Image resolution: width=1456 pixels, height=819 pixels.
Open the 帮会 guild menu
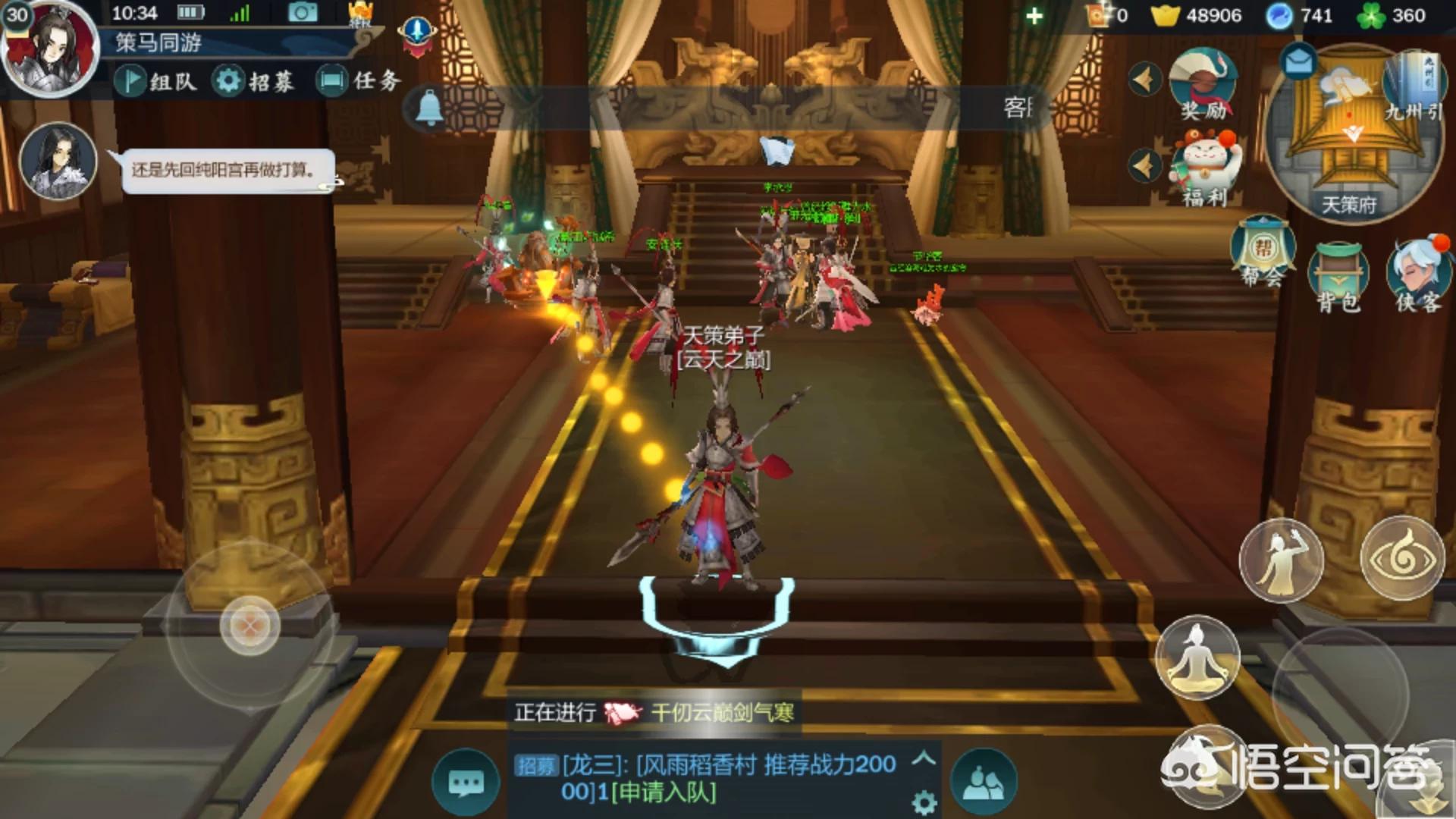(x=1263, y=254)
